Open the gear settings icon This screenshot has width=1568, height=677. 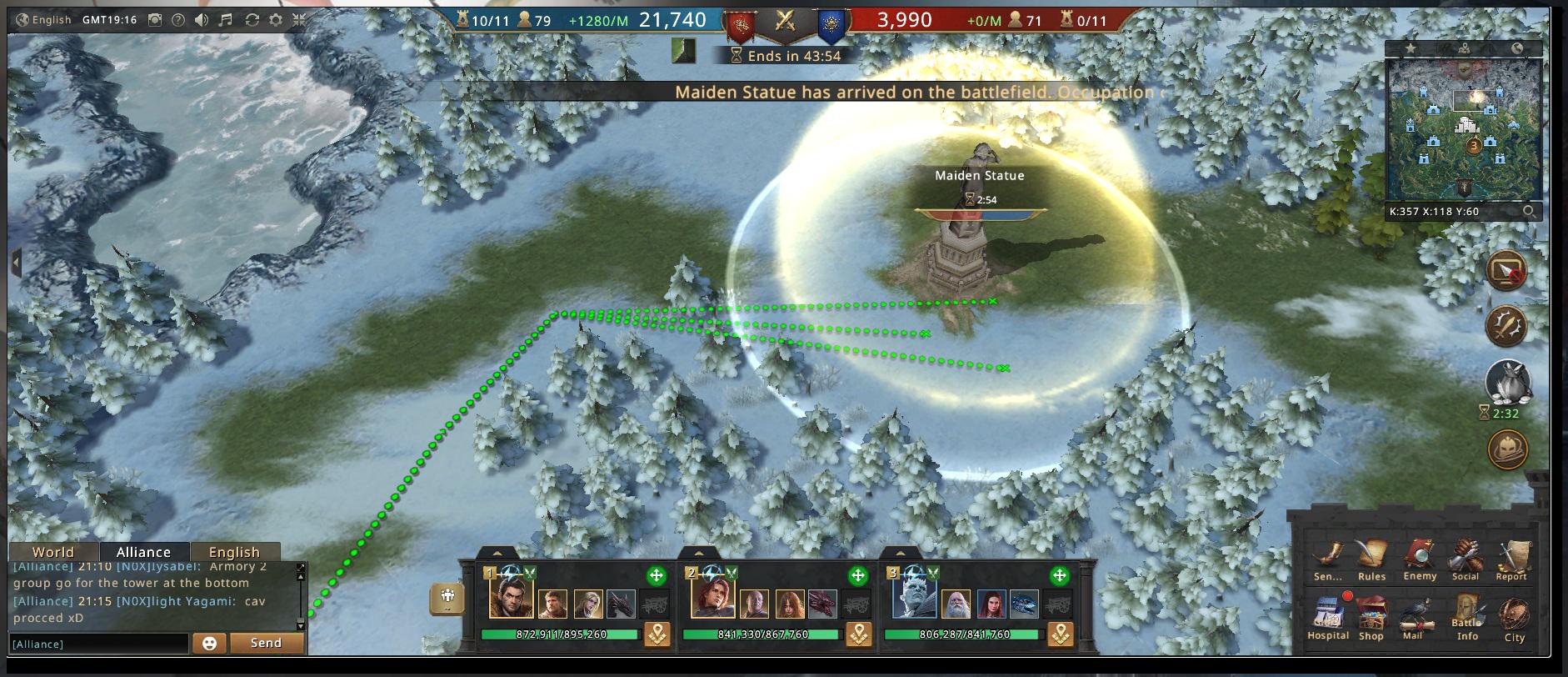click(275, 20)
